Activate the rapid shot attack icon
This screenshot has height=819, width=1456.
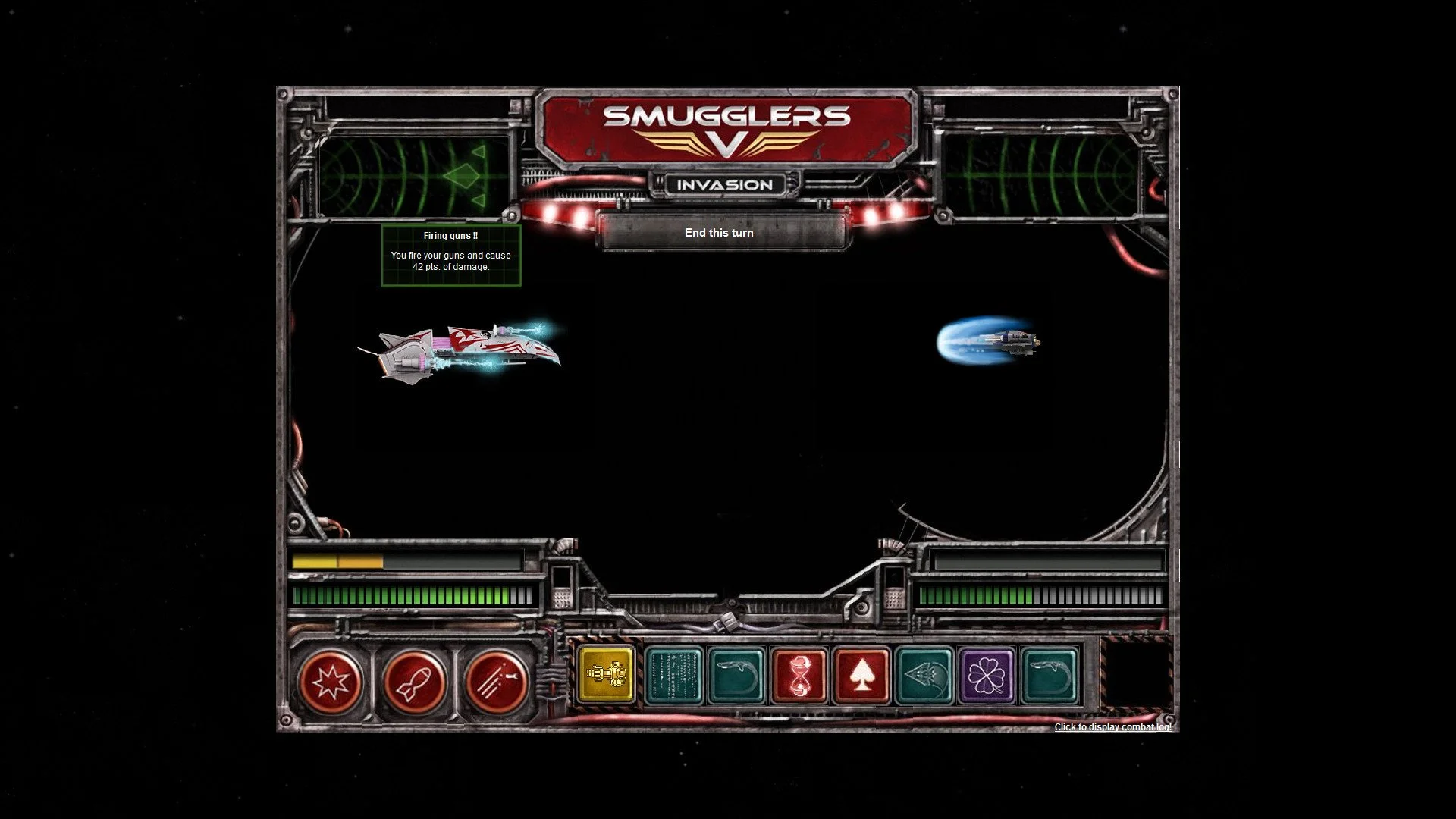tap(498, 682)
